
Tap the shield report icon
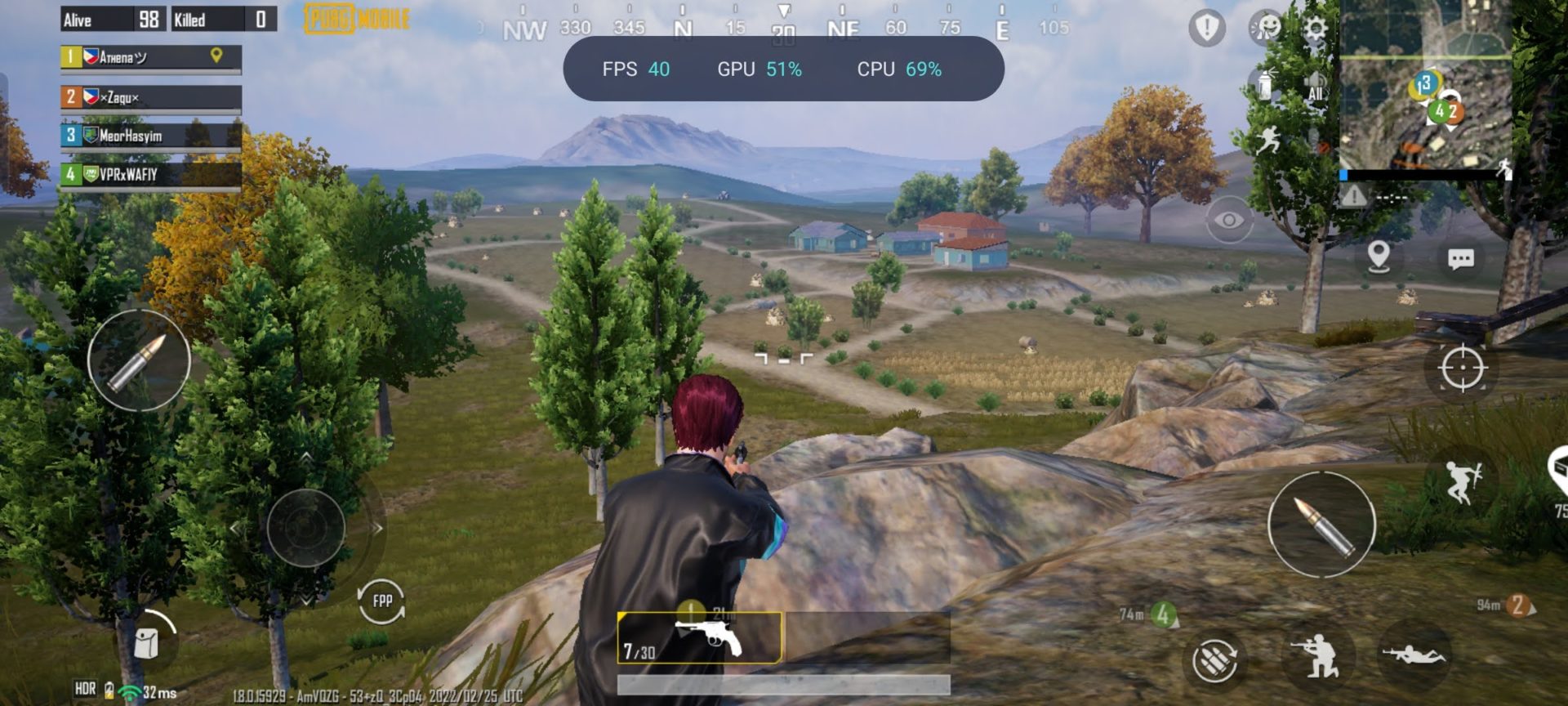pos(1206,29)
